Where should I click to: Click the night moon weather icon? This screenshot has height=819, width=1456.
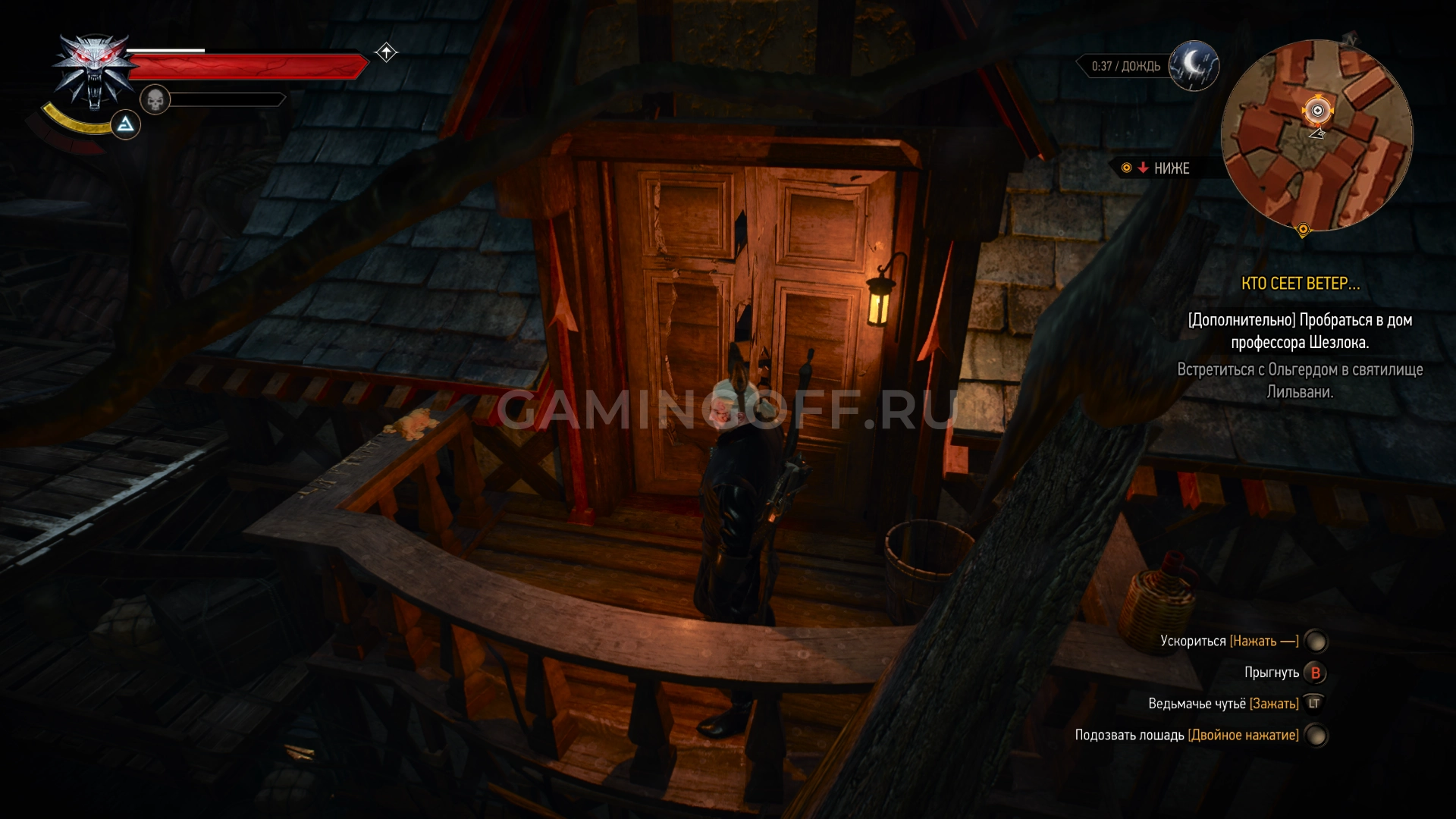tap(1194, 65)
